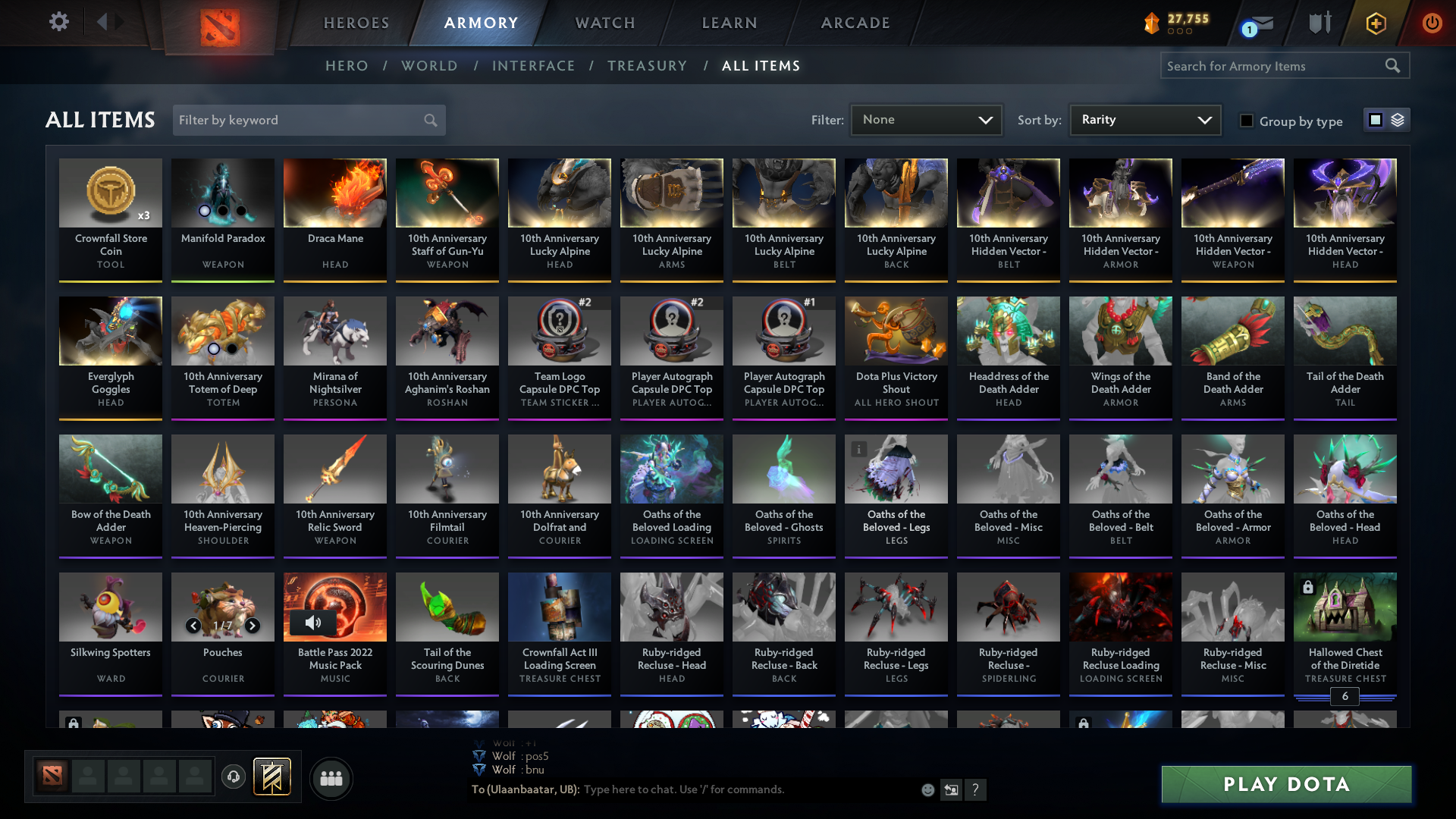Open voice chat with the headset icon

click(233, 778)
